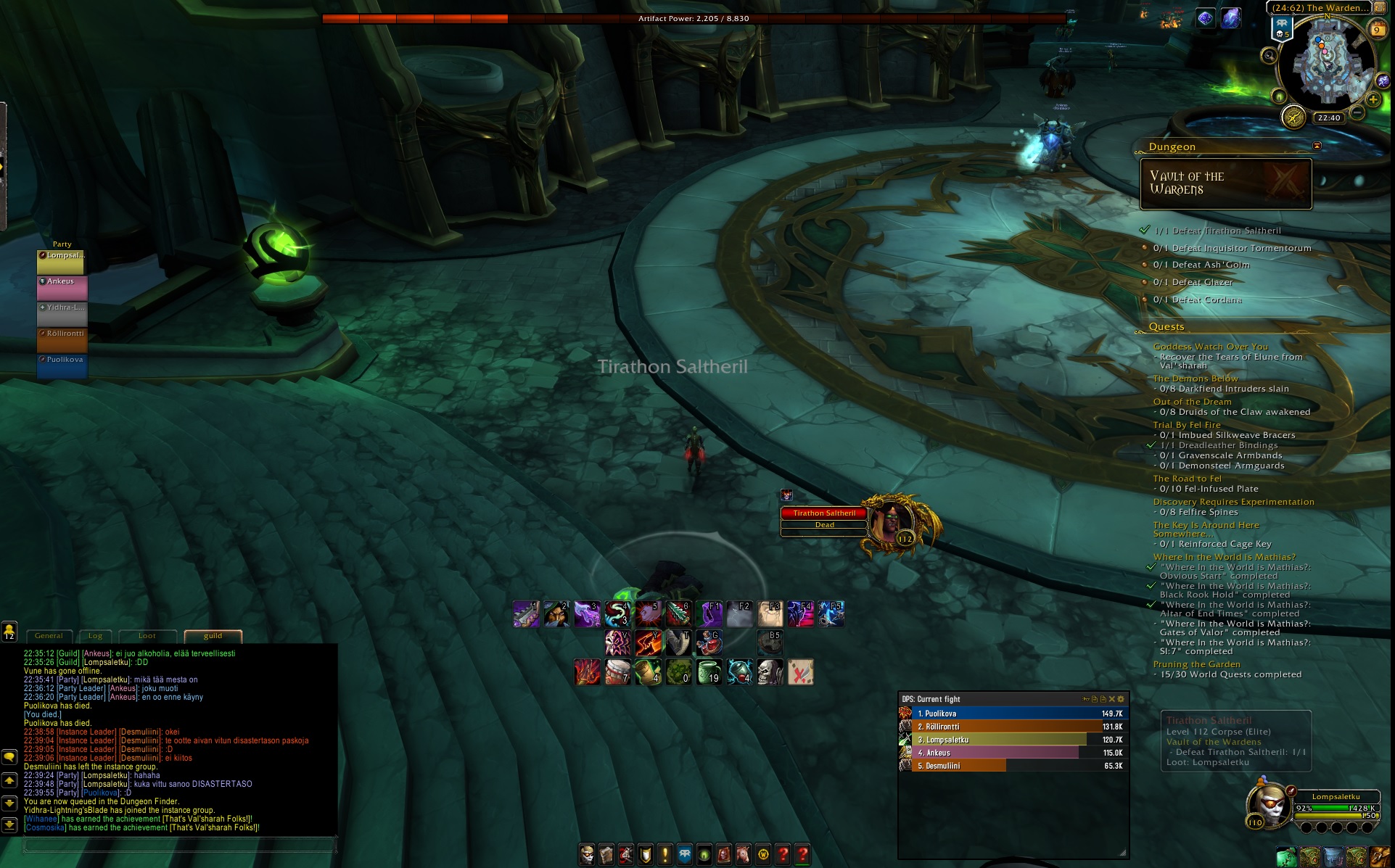Image resolution: width=1395 pixels, height=868 pixels.
Task: Open the Loot chat tab
Action: 147,636
